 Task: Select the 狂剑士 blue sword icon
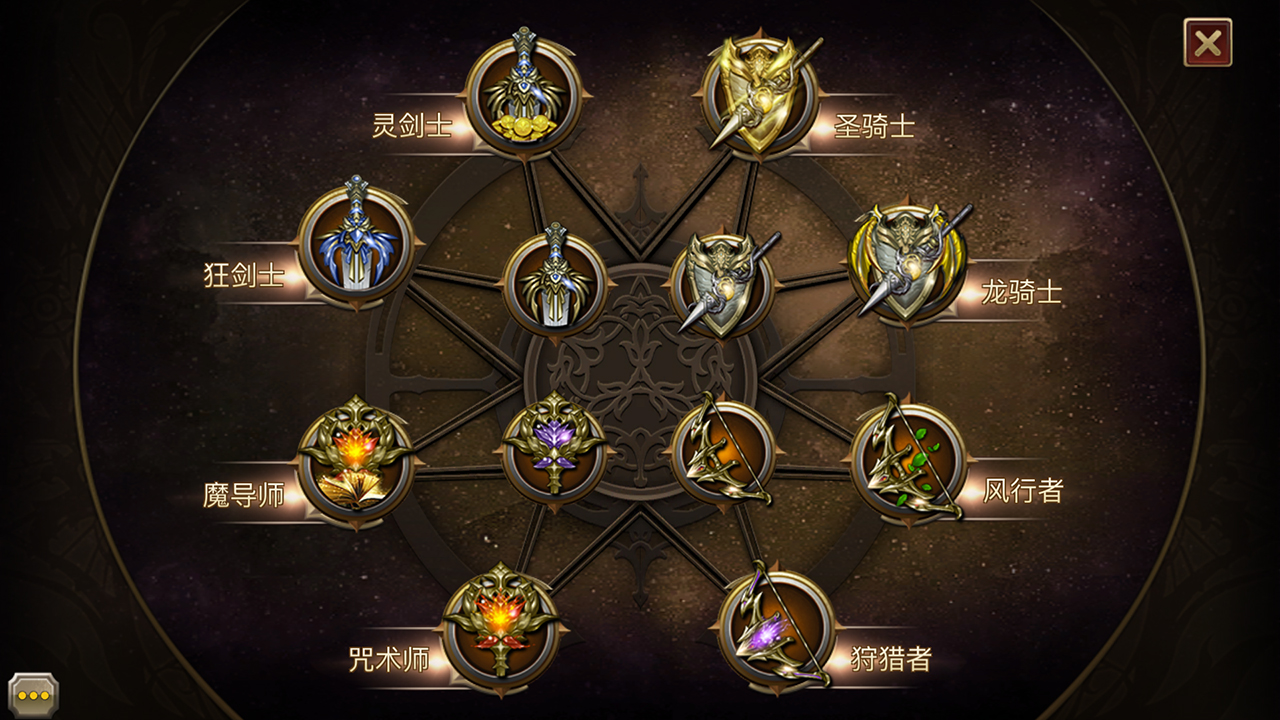[x=356, y=245]
